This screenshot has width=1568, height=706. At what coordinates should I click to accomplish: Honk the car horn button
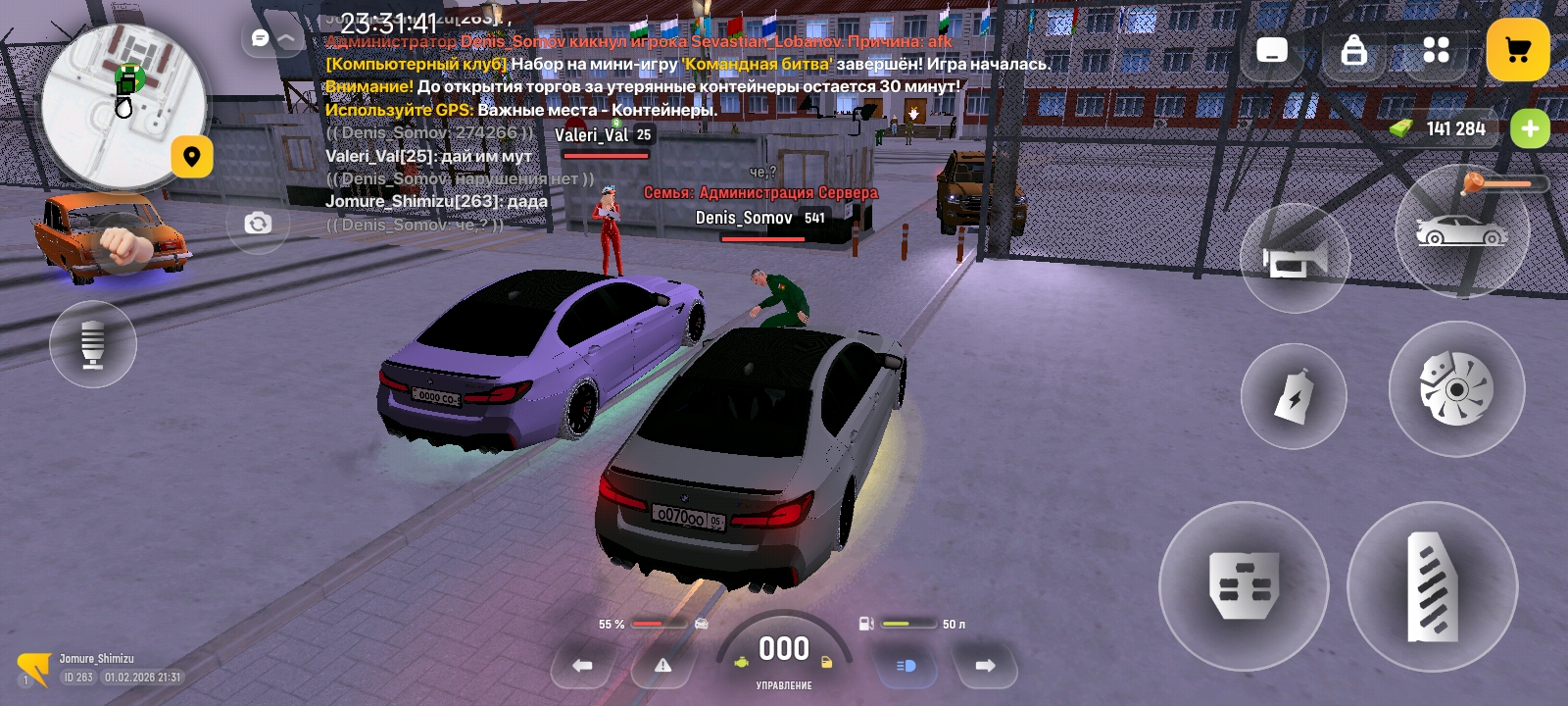coord(1295,259)
